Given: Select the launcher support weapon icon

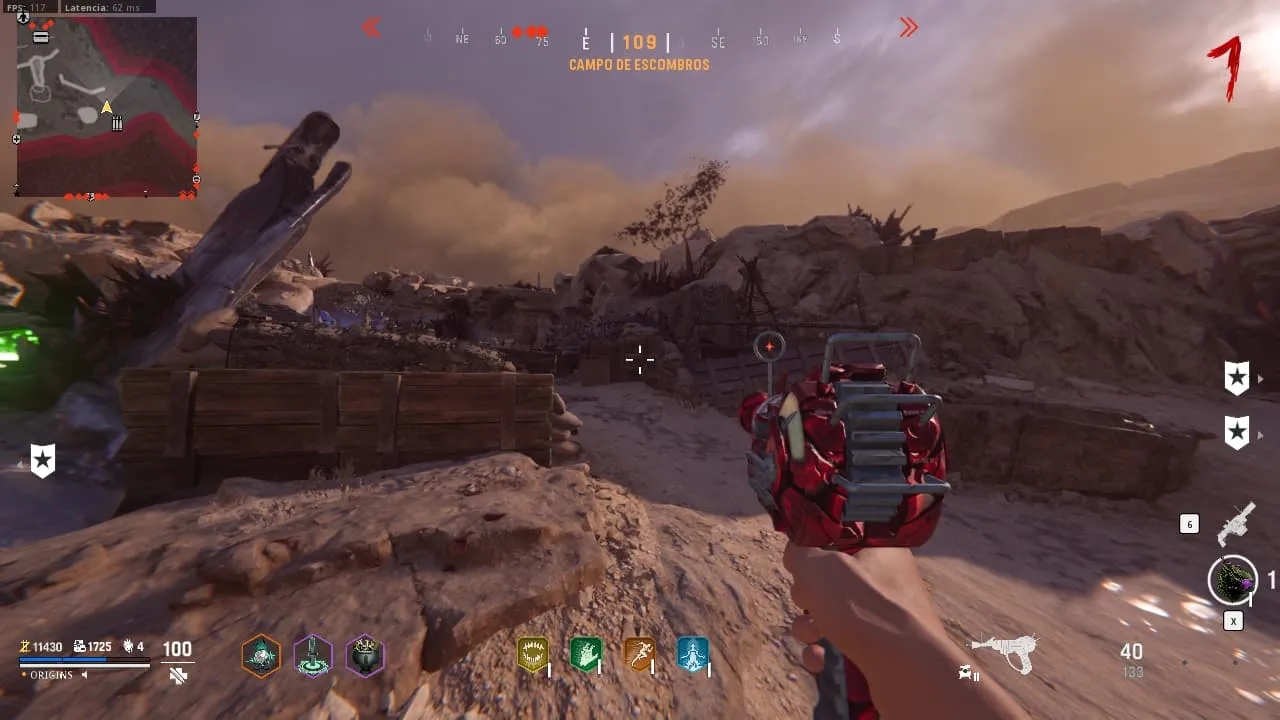Looking at the screenshot, I should [x=1236, y=524].
